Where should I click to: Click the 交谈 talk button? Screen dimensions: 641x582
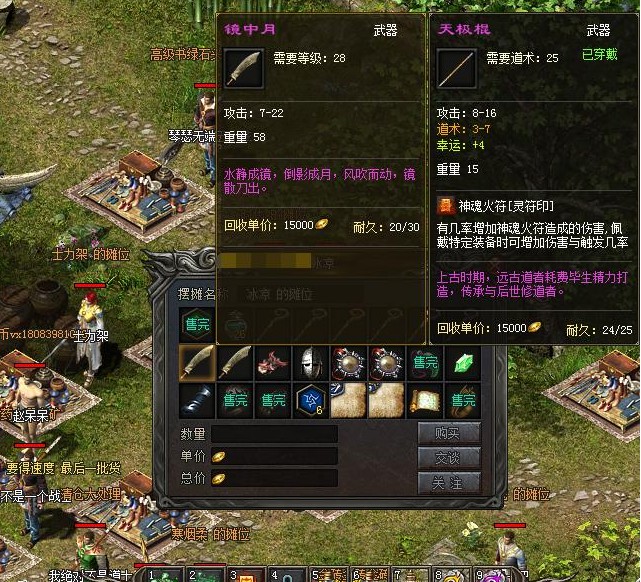pos(449,457)
